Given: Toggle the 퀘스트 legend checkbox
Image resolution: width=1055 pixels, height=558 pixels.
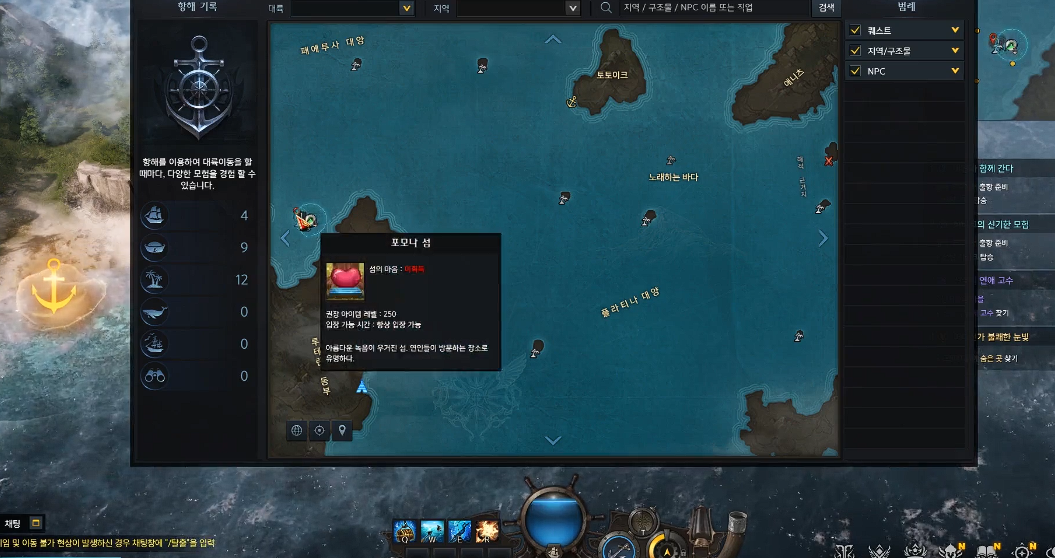Looking at the screenshot, I should point(855,30).
